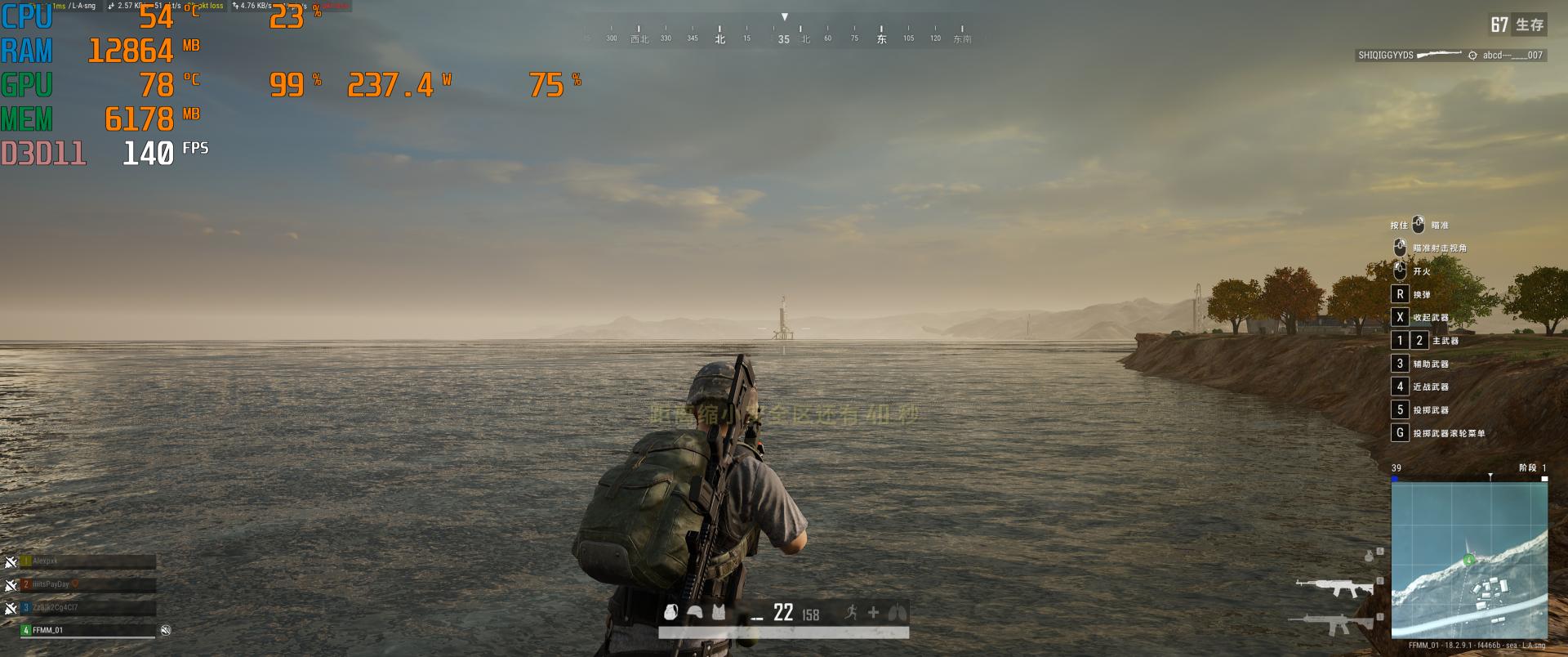This screenshot has height=657, width=1568.
Task: Select the lower rifle weapon slot
Action: (1333, 624)
